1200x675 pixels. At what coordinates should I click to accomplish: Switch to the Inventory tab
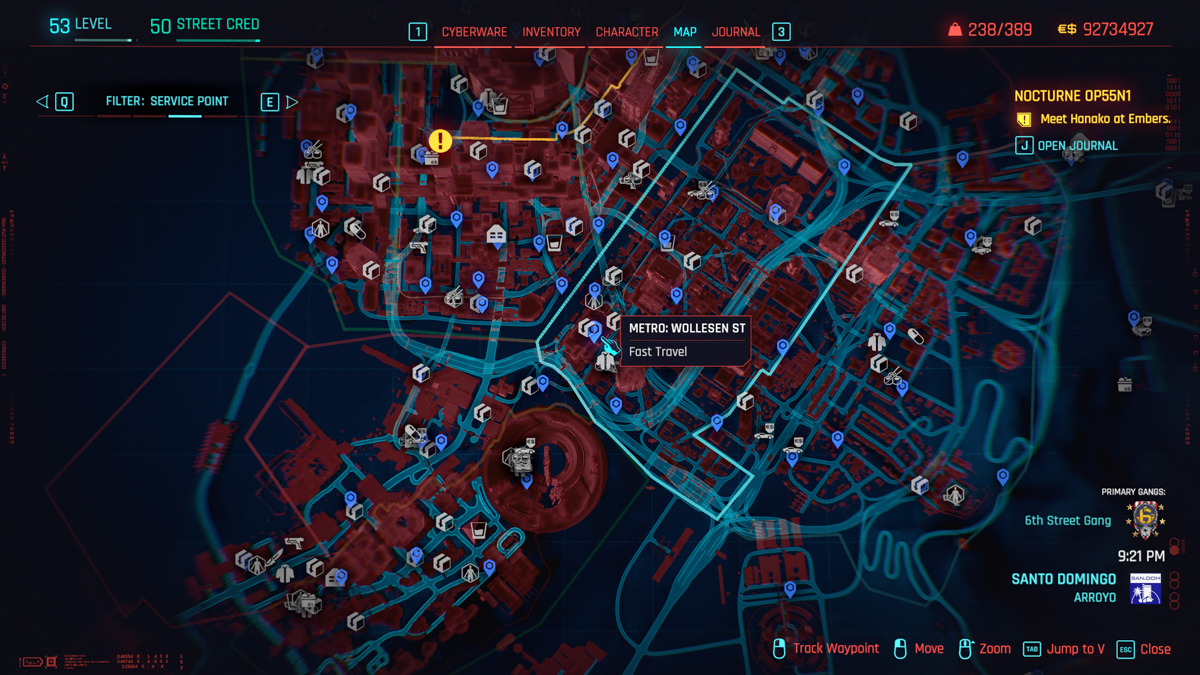551,32
